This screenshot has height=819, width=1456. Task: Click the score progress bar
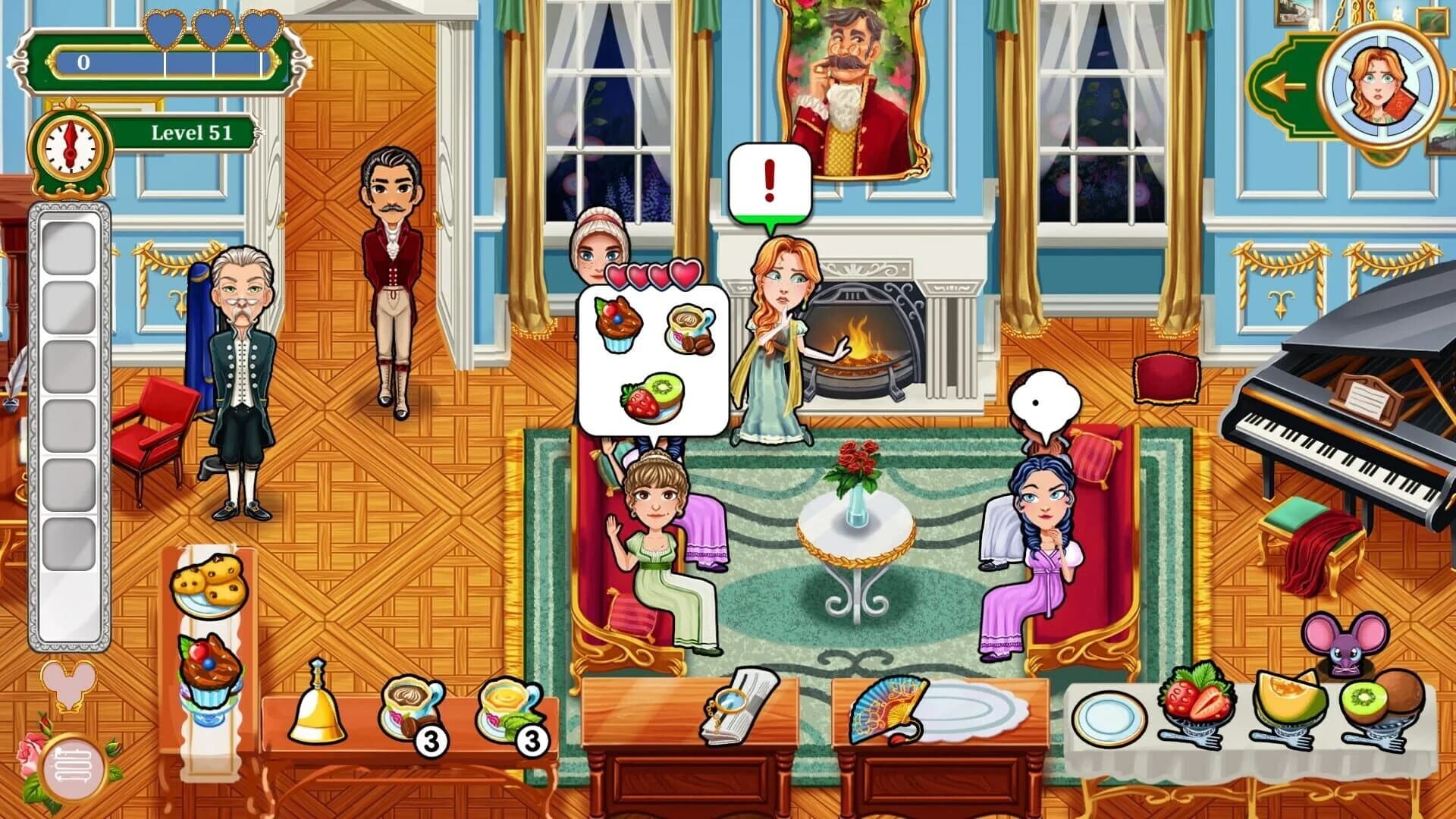coord(159,62)
